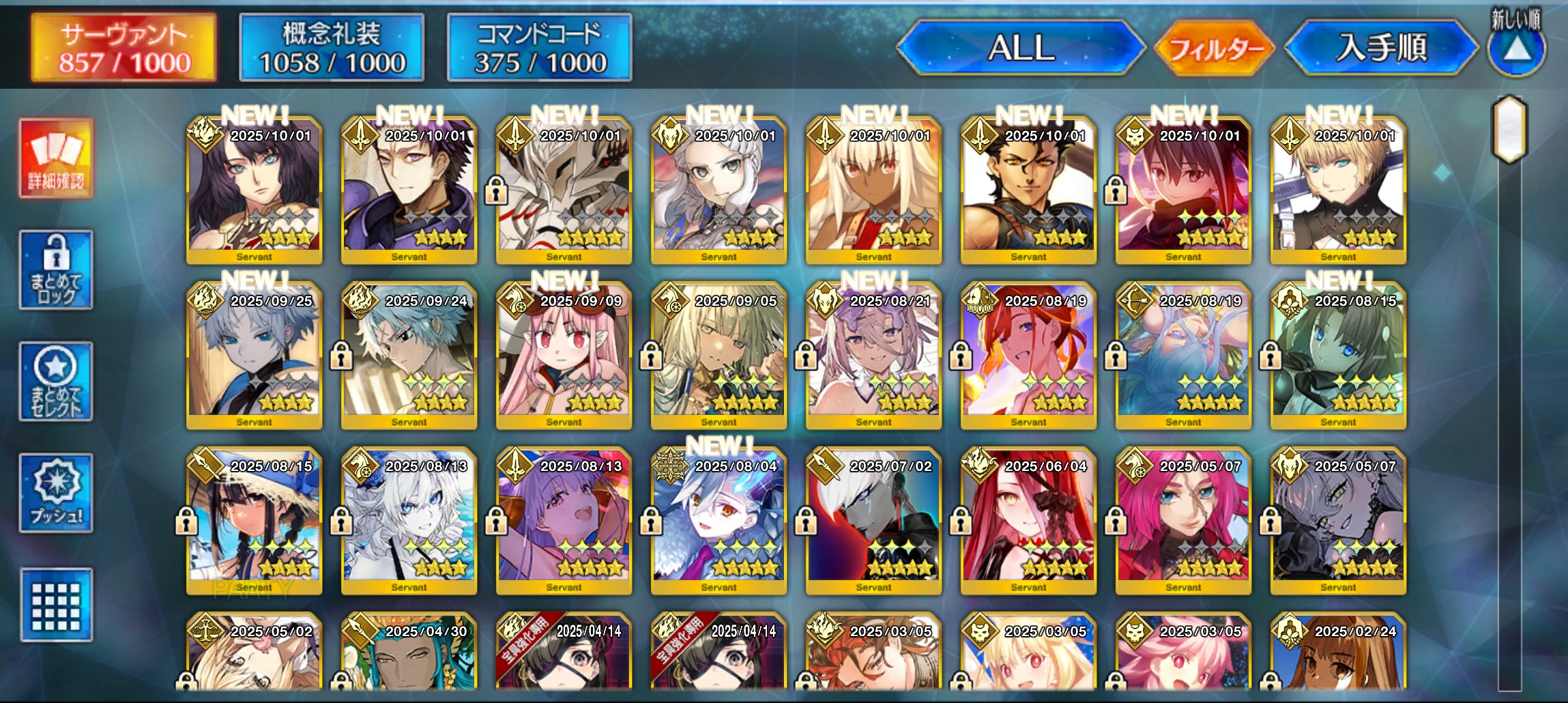
Task: Choose the purple-haired servant dated 2025/08/13
Action: point(564,520)
